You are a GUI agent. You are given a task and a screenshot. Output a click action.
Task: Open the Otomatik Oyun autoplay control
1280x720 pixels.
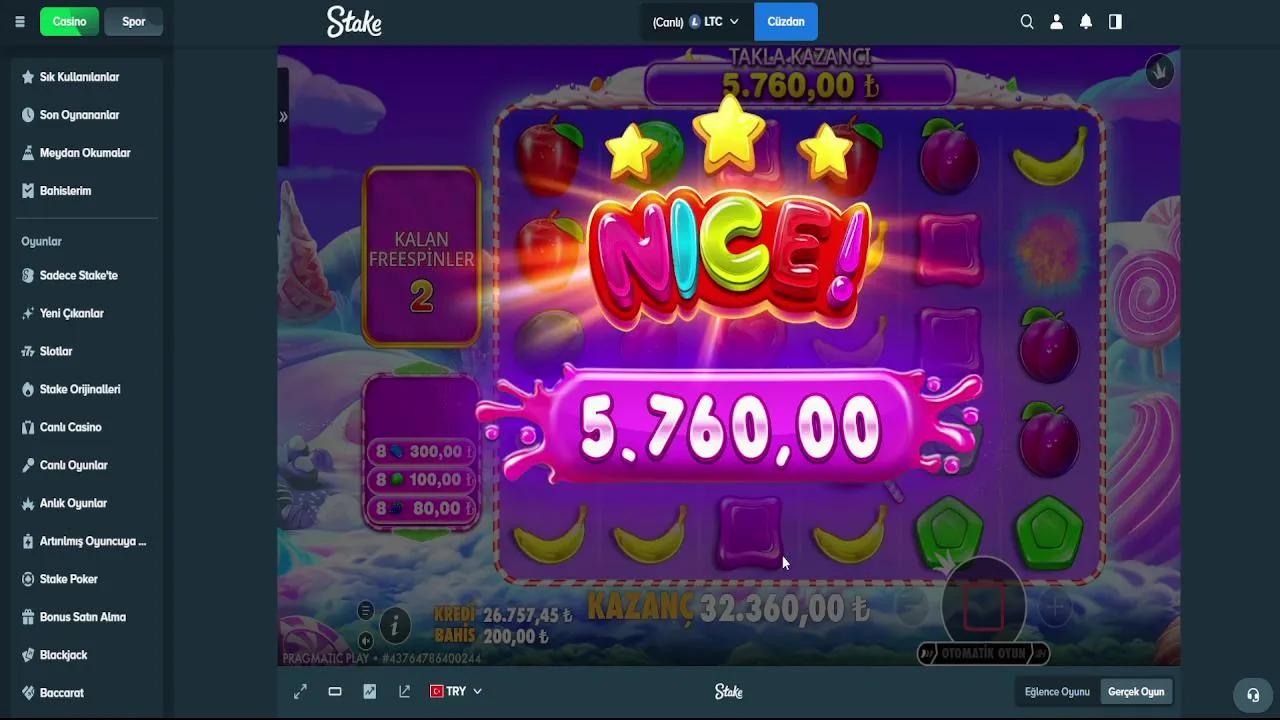tap(983, 653)
